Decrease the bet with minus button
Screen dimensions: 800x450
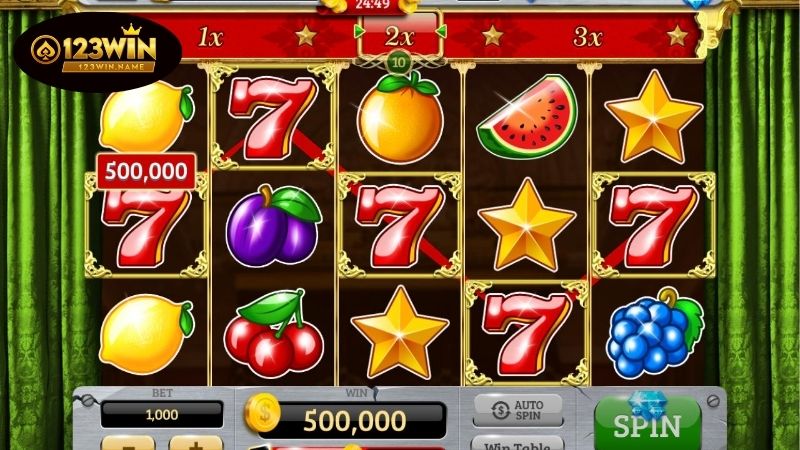pyautogui.click(x=129, y=442)
